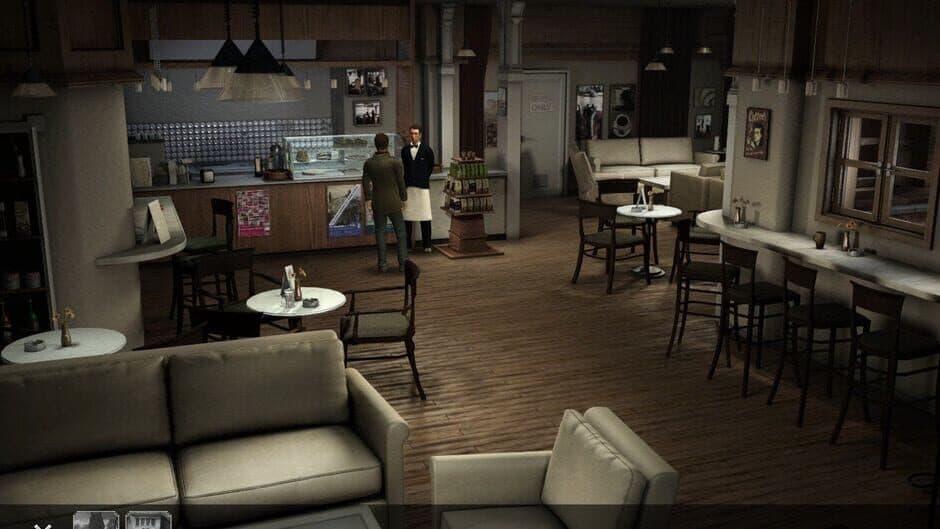Select the first photo thumbnail in the inventory
The height and width of the screenshot is (529, 940).
(96, 520)
